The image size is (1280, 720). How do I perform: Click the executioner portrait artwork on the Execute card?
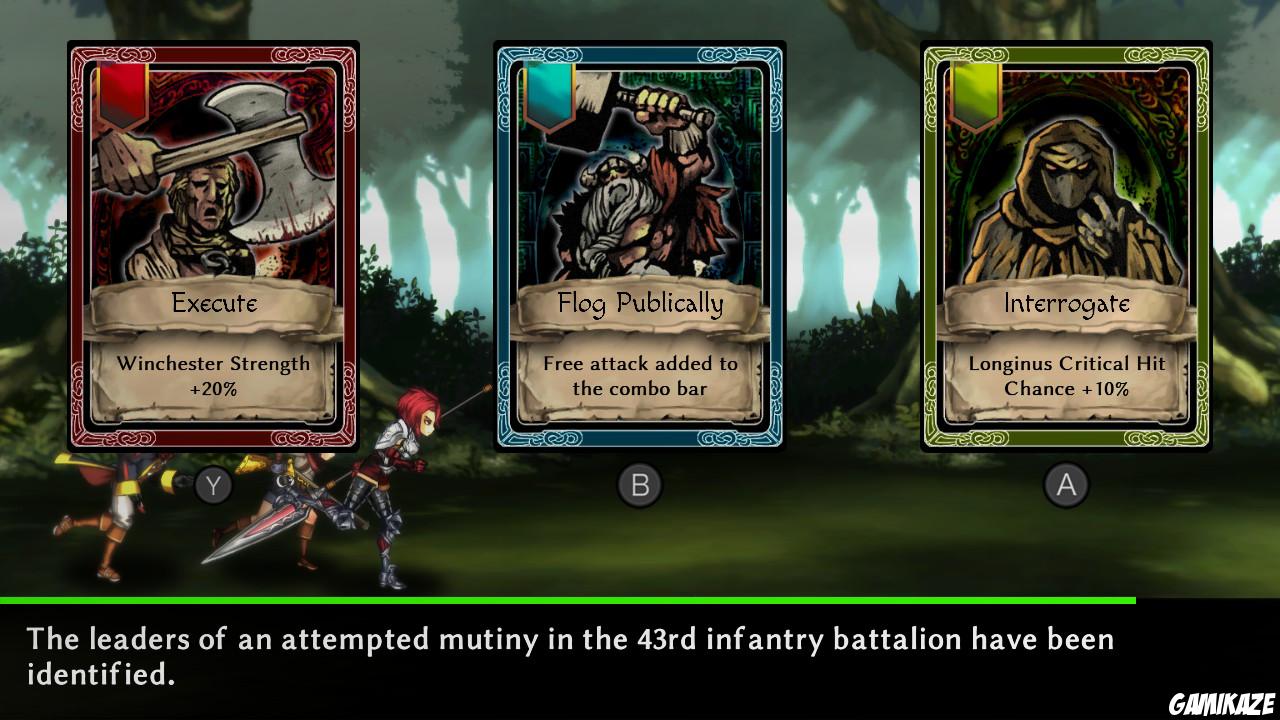pos(213,180)
